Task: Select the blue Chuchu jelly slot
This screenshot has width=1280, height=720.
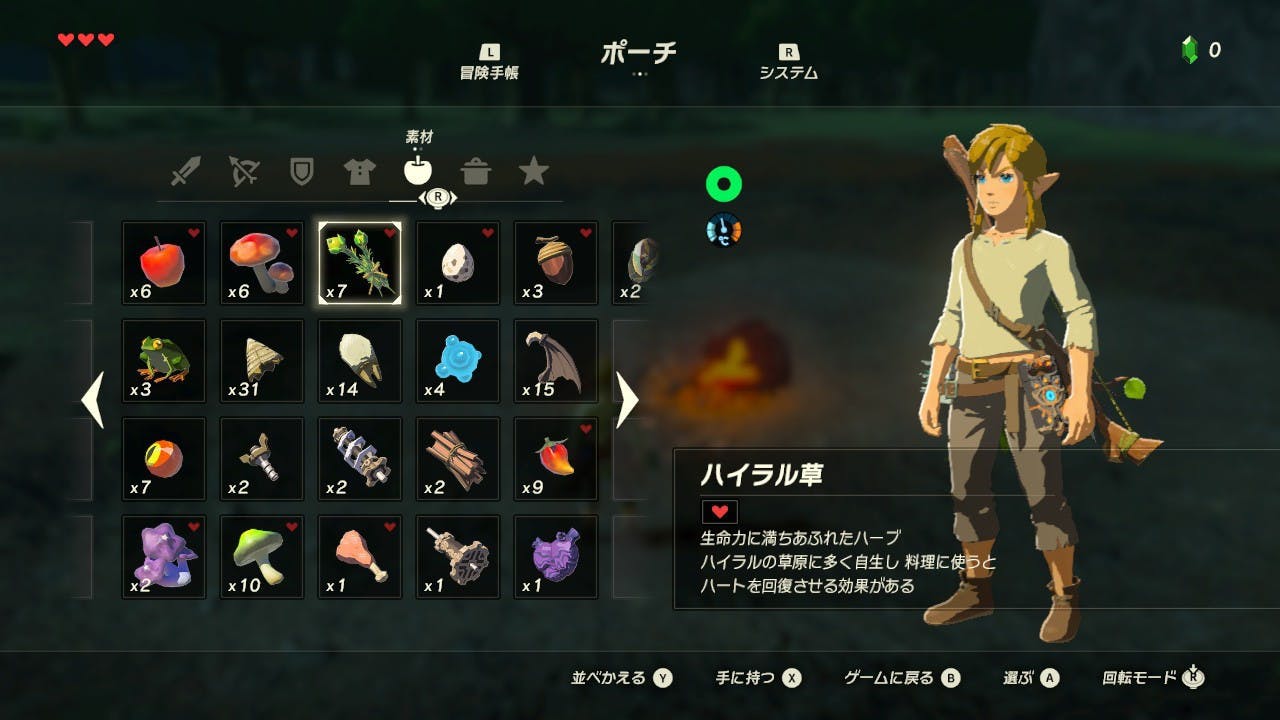Action: pos(458,361)
